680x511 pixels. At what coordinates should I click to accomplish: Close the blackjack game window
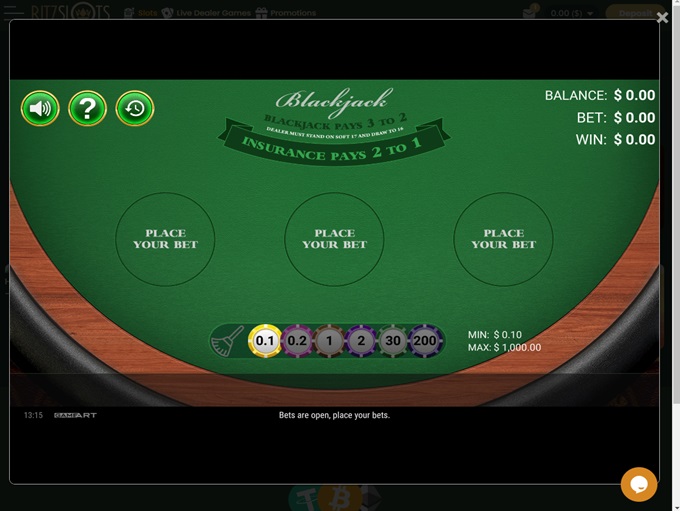click(x=662, y=17)
